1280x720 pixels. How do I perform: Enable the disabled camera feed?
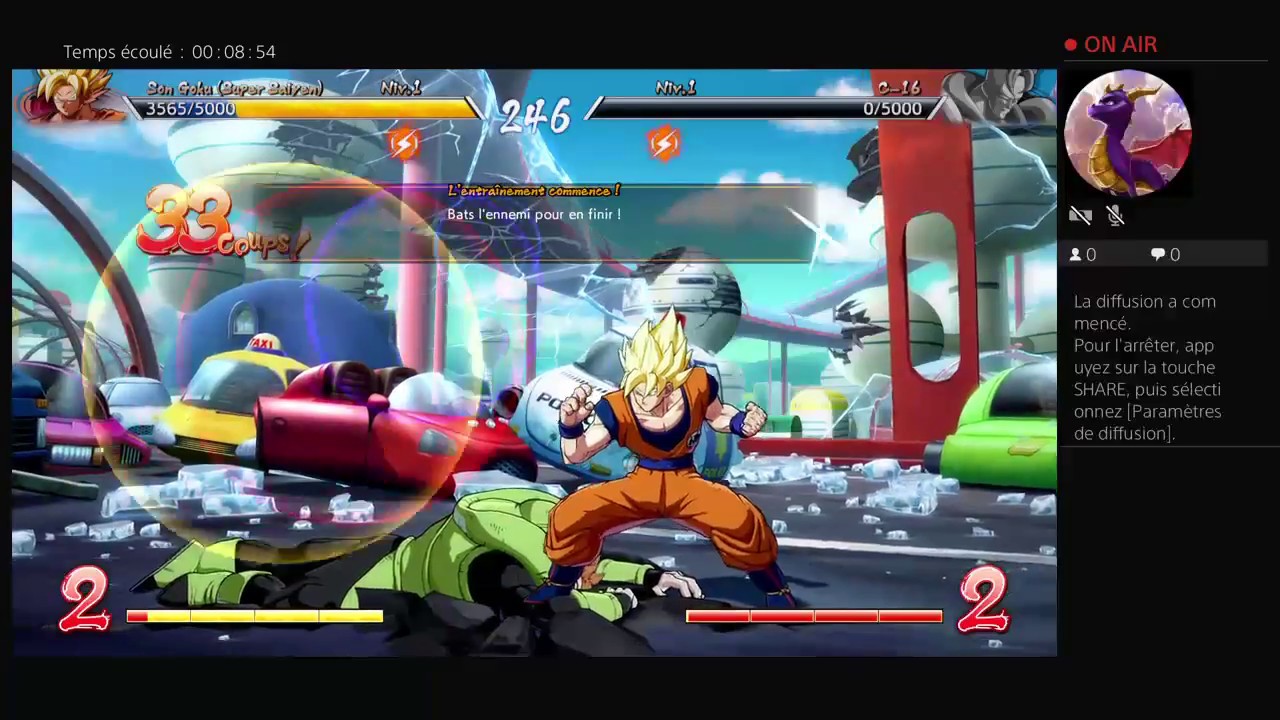1081,215
